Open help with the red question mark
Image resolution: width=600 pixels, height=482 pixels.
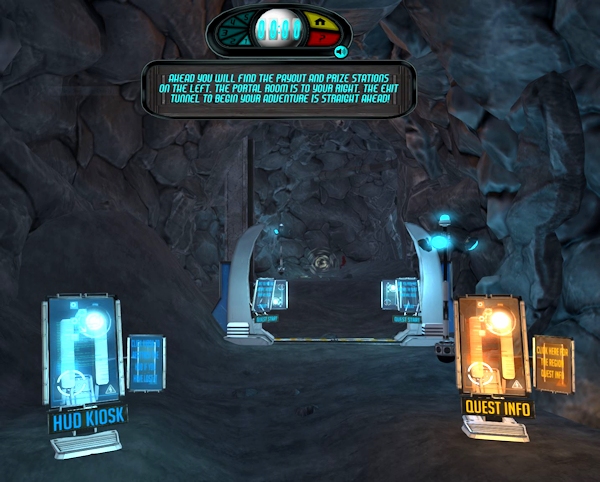pos(321,38)
